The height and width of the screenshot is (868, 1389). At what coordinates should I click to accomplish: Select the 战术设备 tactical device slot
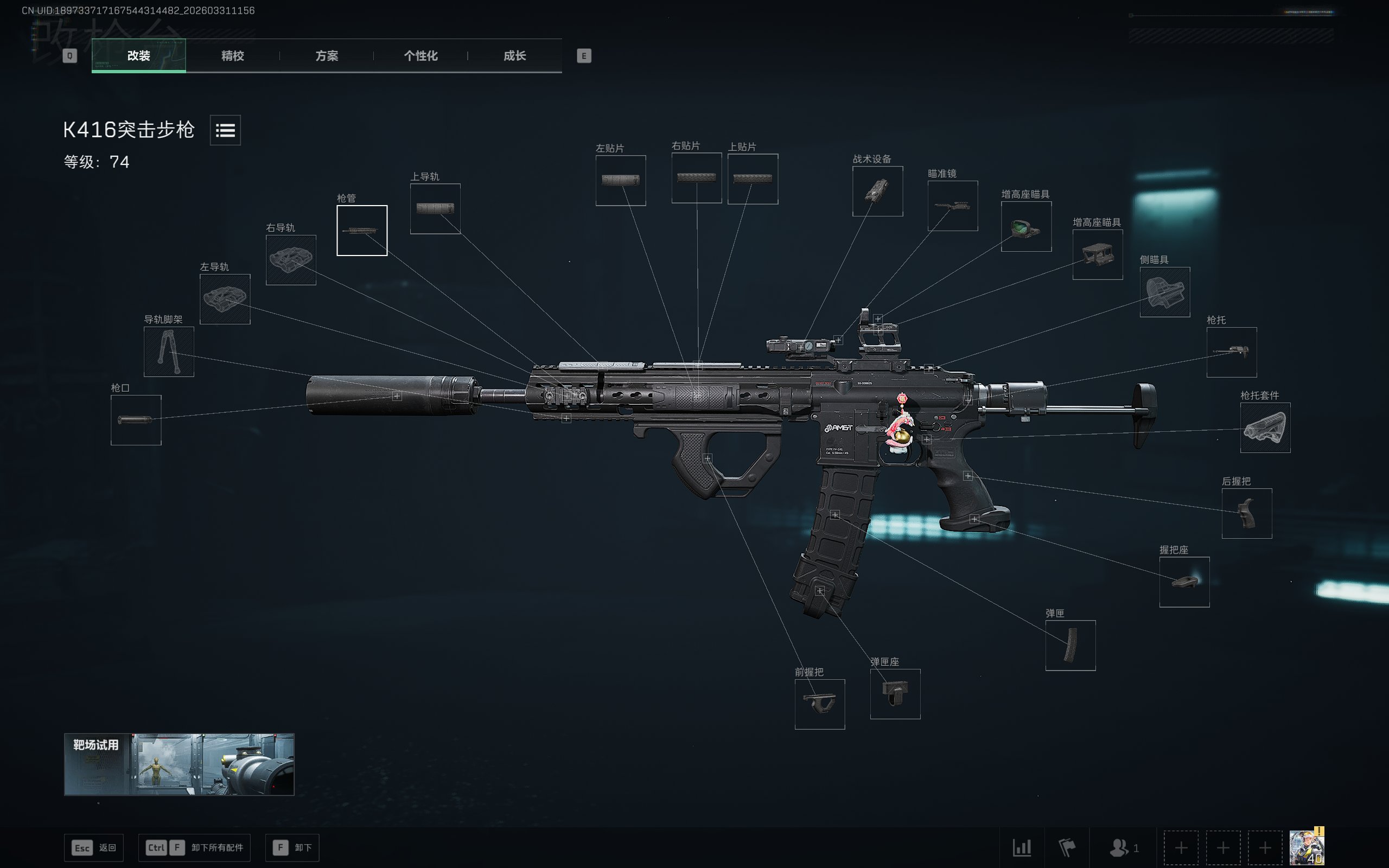[x=877, y=191]
